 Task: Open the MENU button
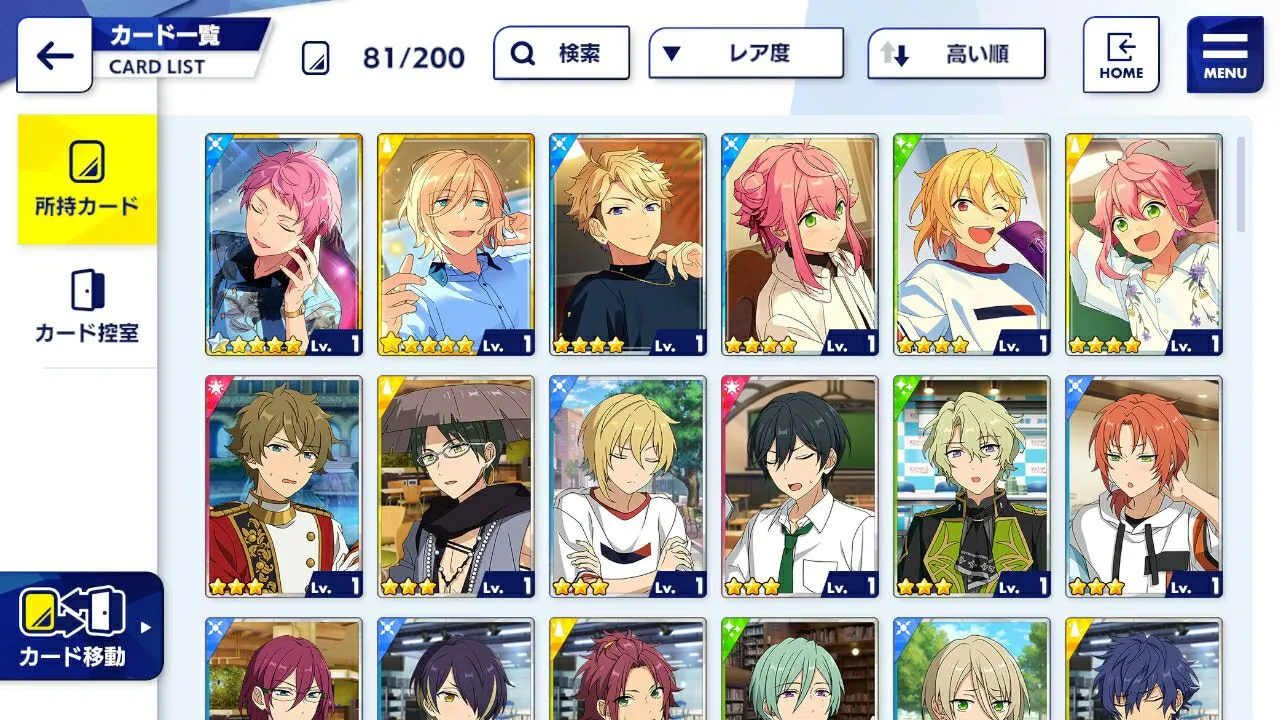tap(1225, 55)
